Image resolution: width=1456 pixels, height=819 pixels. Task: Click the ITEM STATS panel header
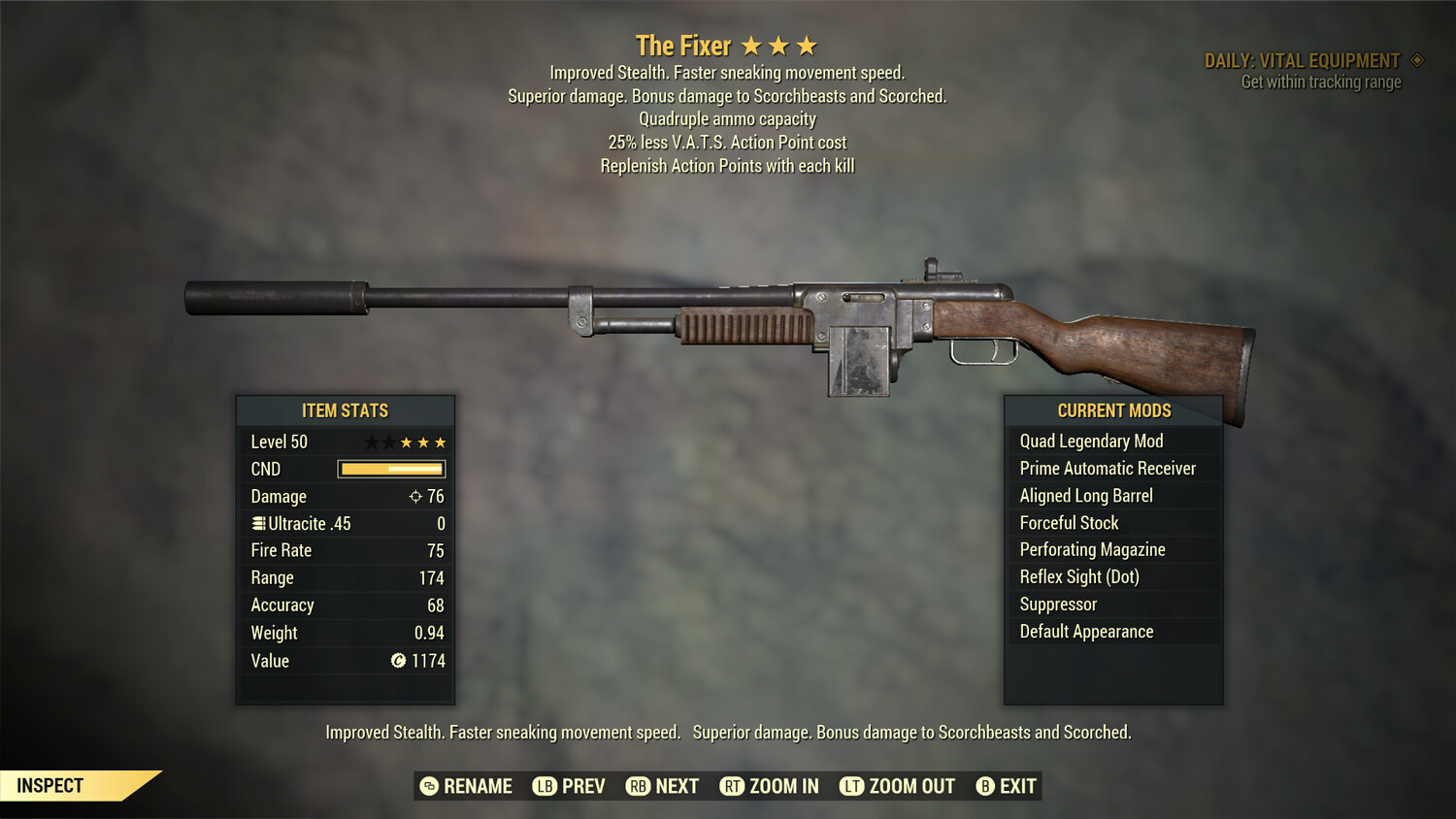[x=346, y=410]
